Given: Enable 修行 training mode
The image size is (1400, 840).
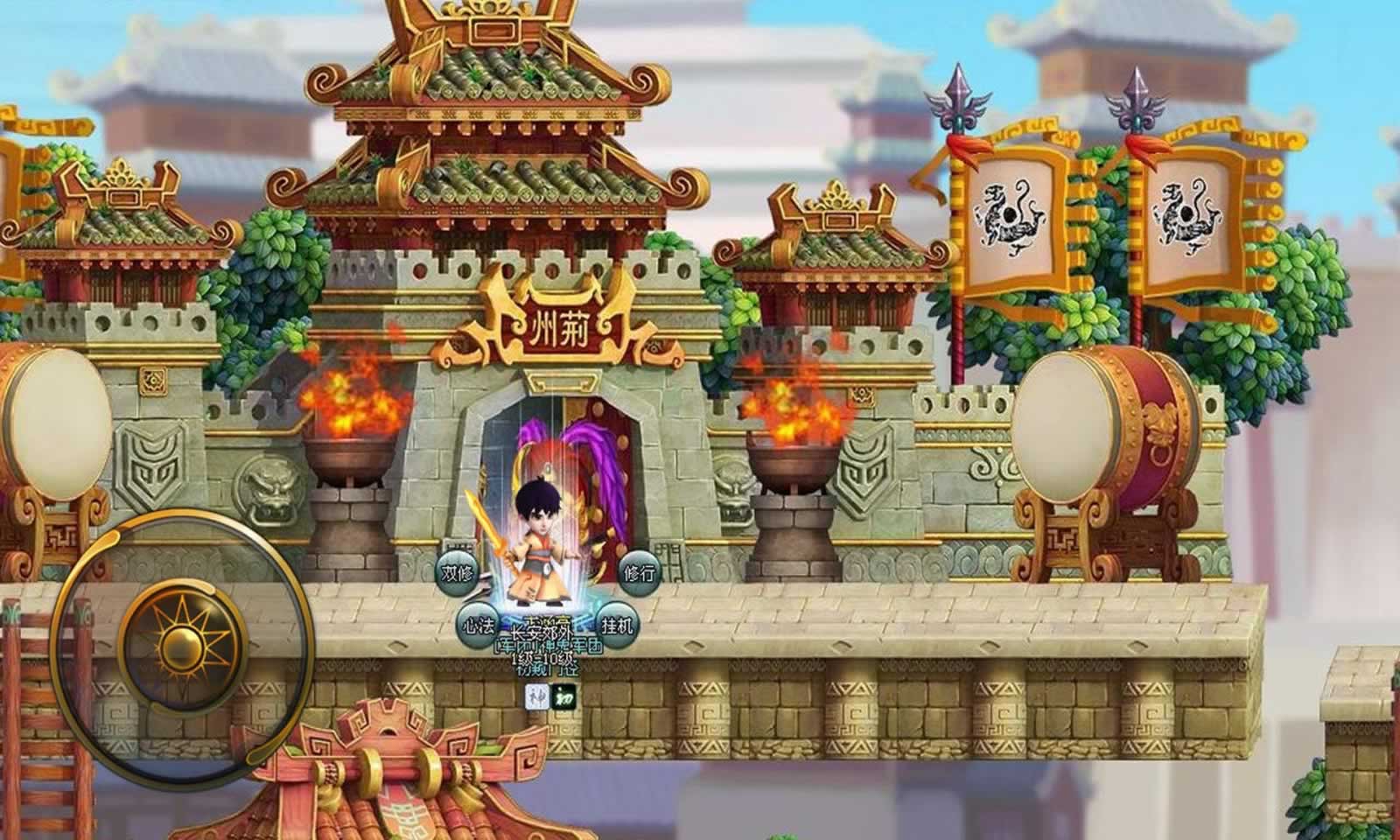Looking at the screenshot, I should [x=639, y=572].
